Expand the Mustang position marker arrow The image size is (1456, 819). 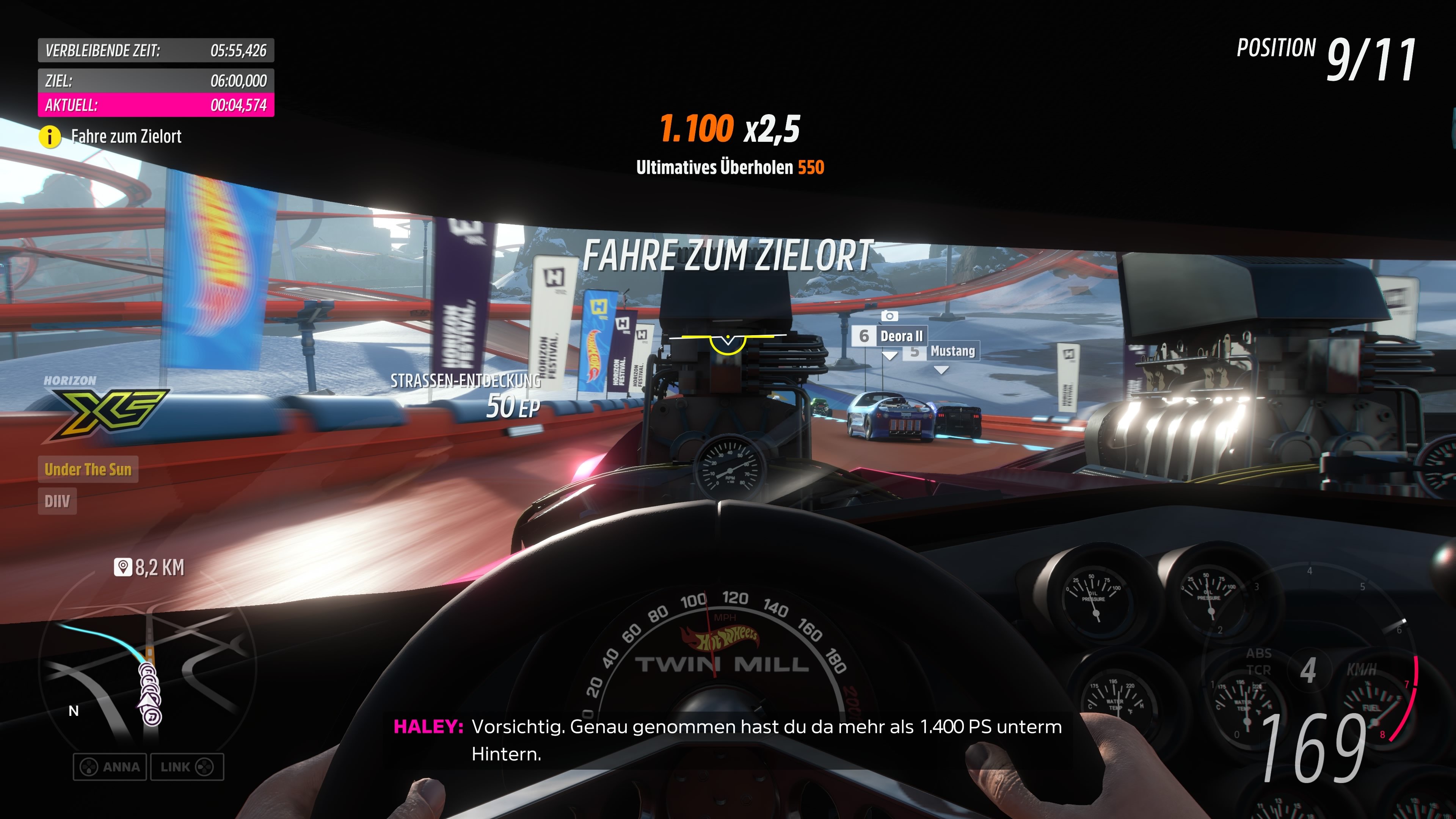(x=941, y=370)
